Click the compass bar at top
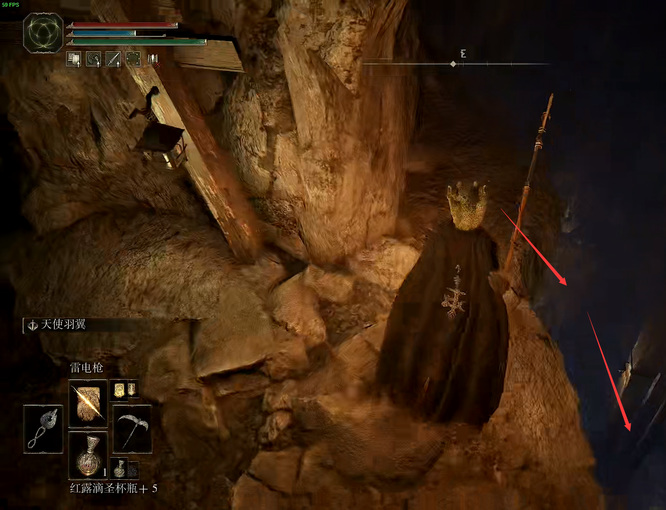 [455, 63]
